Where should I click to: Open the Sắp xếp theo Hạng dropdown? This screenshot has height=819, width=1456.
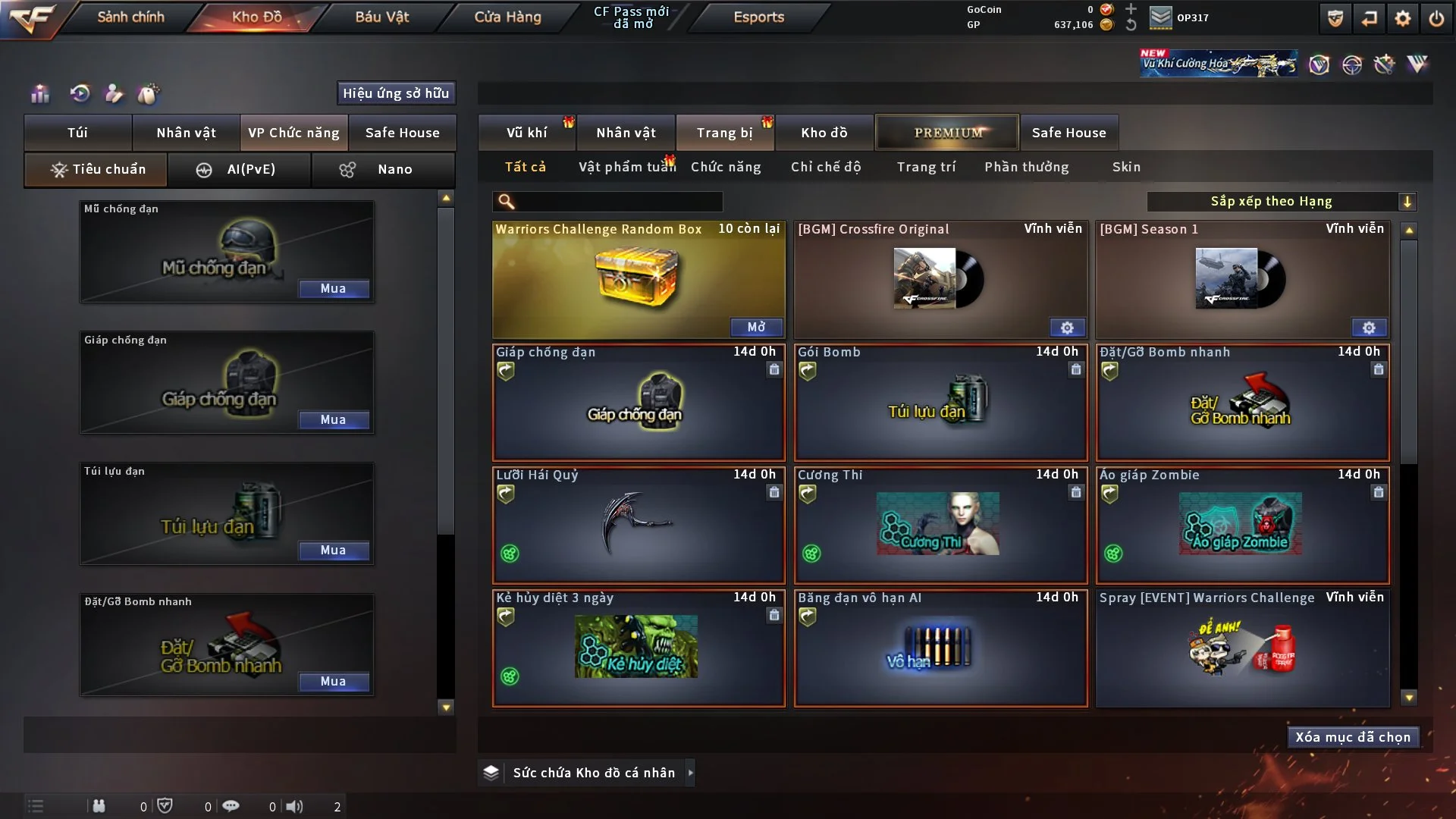pyautogui.click(x=1407, y=202)
